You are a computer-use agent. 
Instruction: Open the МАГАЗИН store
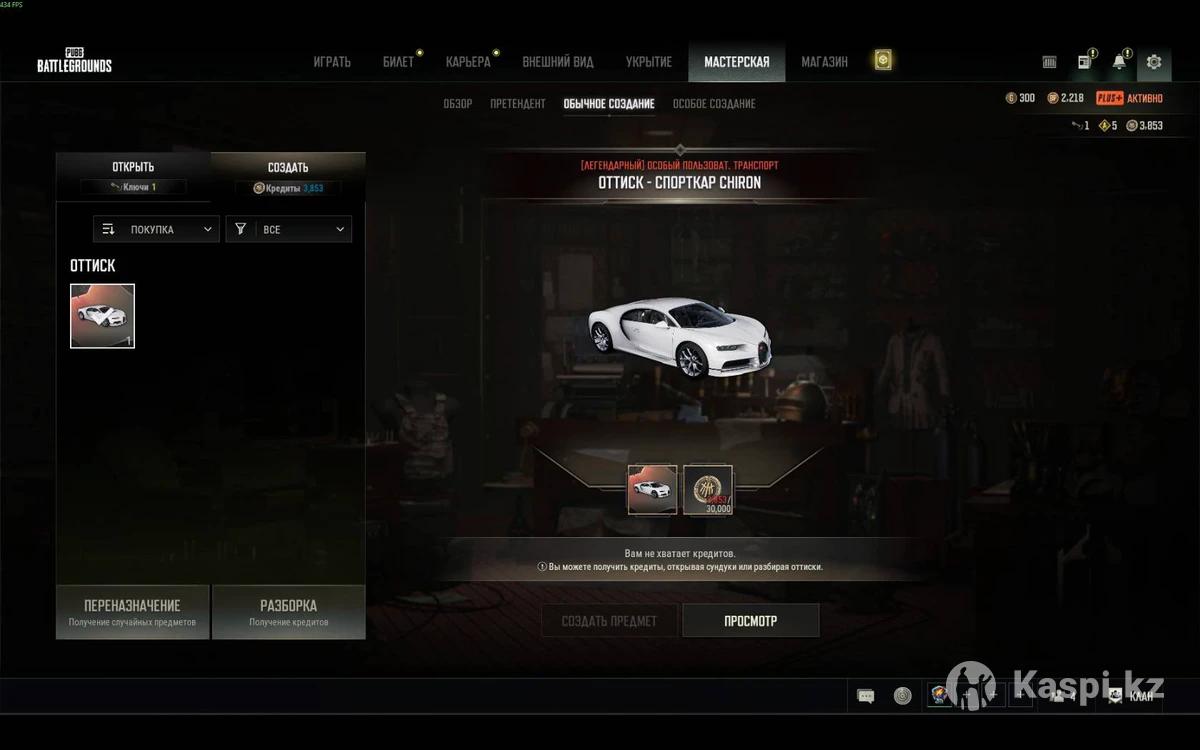click(824, 62)
